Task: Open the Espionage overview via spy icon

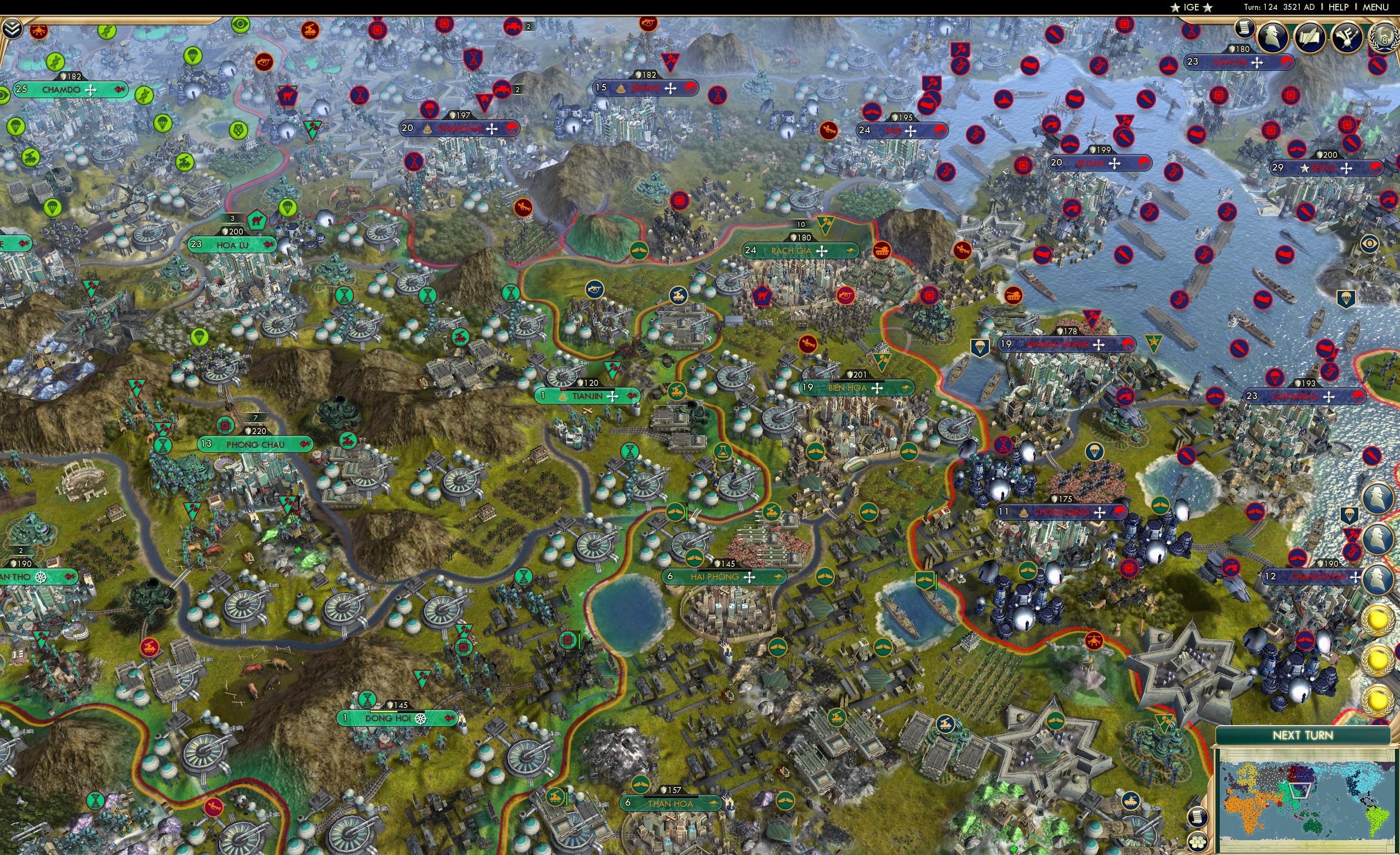Action: tap(1274, 38)
